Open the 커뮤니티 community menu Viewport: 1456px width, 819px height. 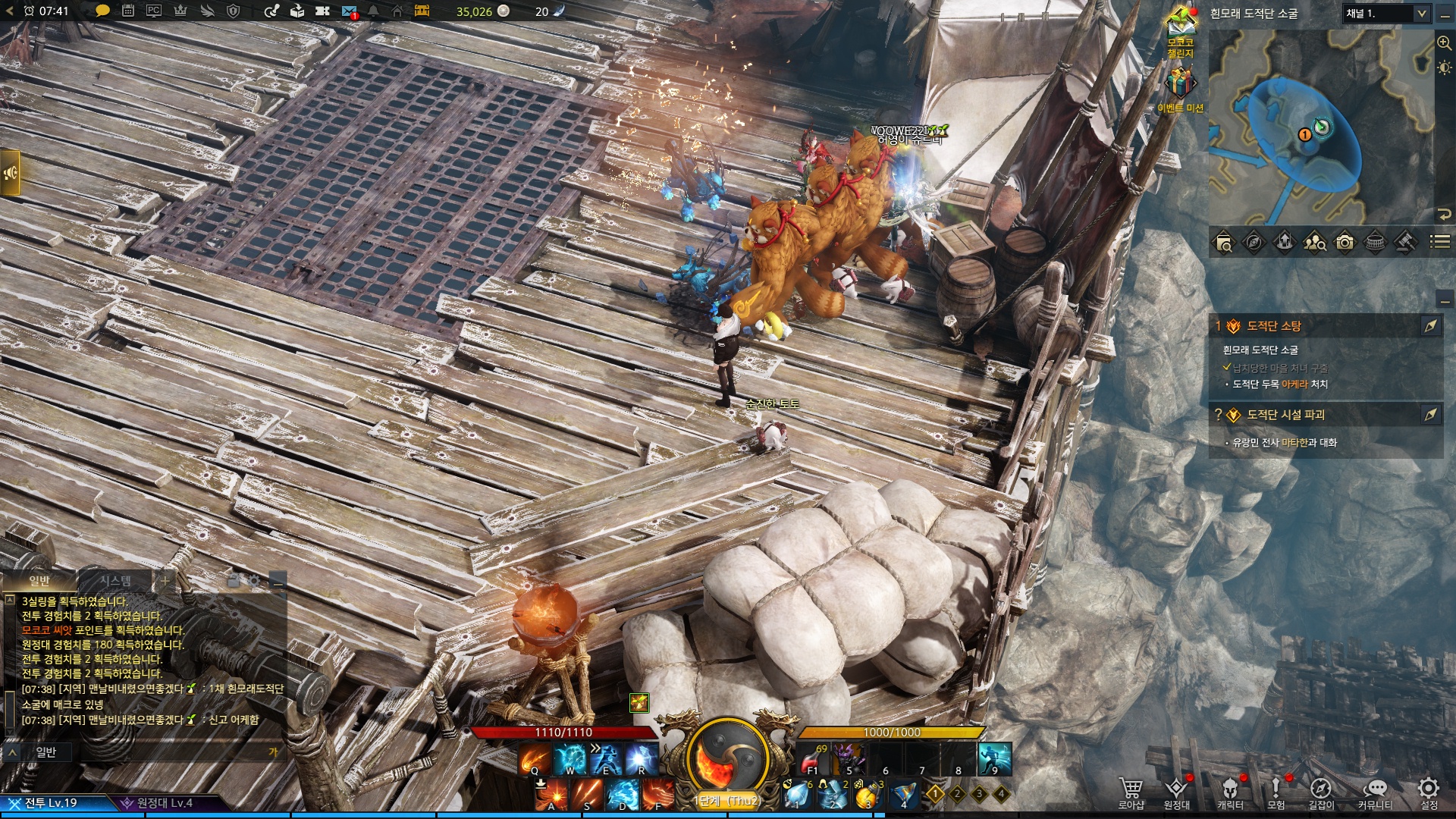[x=1374, y=791]
